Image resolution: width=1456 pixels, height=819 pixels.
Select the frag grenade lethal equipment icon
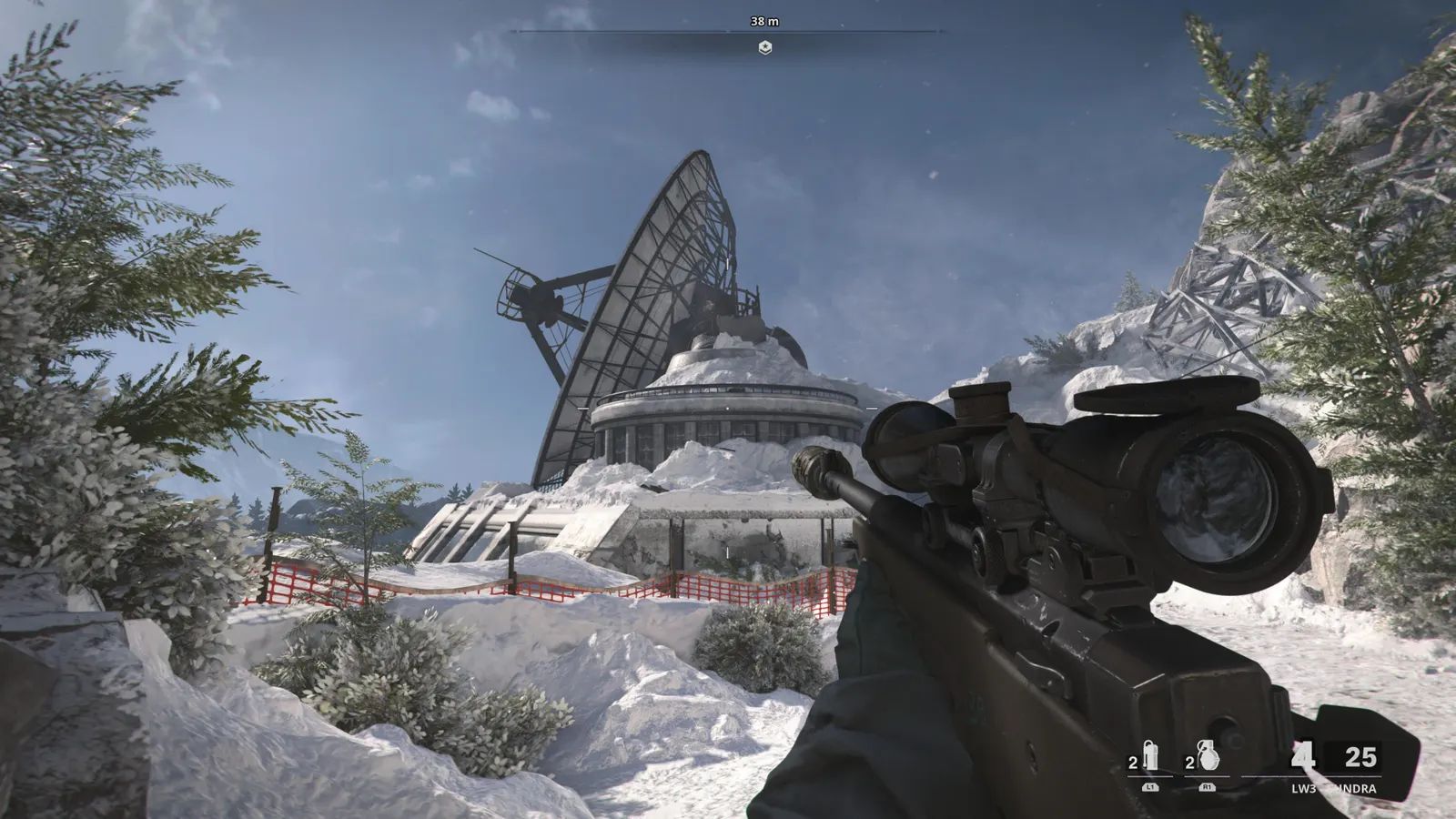pos(1210,755)
